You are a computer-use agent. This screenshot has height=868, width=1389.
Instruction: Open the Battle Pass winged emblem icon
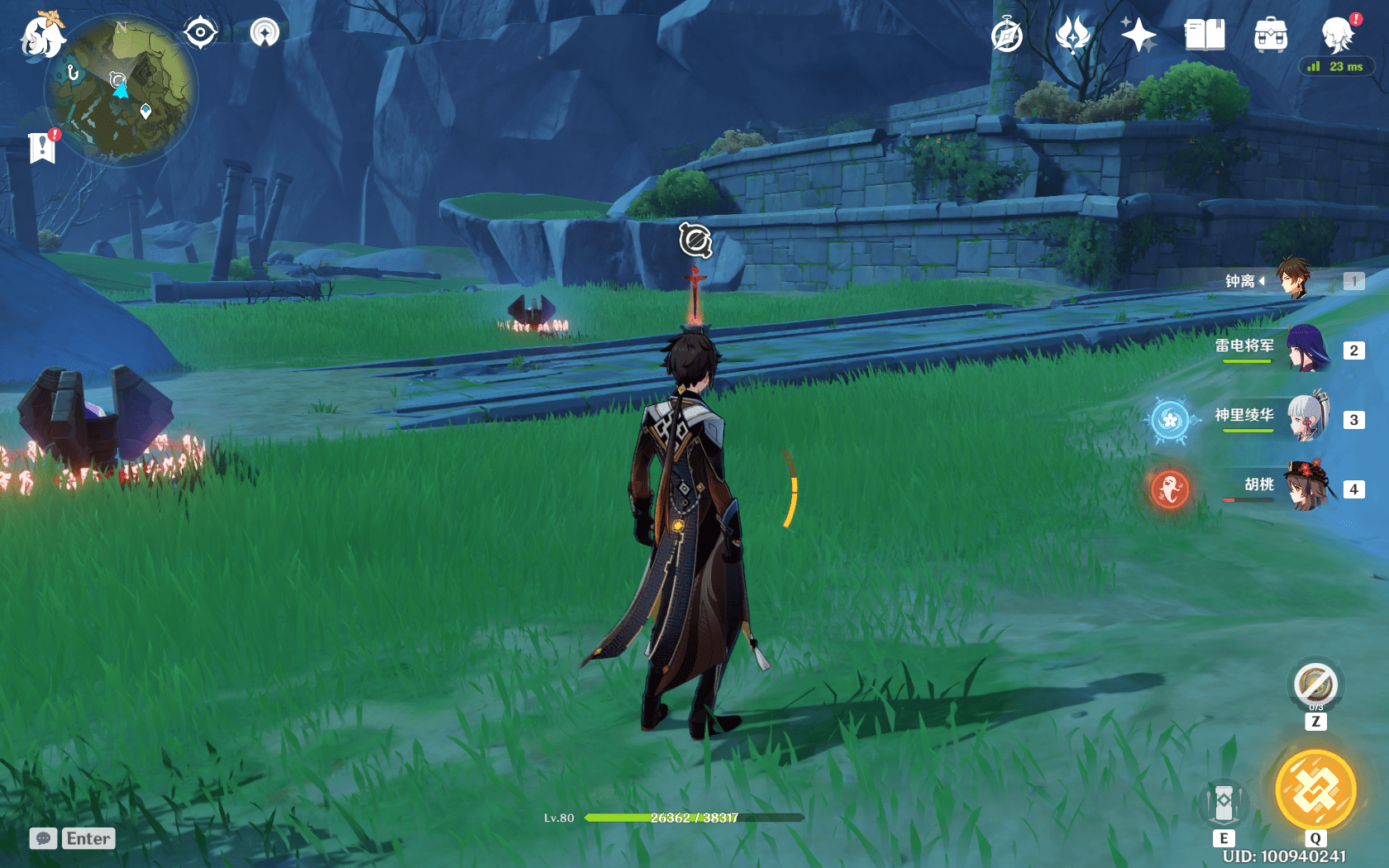click(1073, 36)
